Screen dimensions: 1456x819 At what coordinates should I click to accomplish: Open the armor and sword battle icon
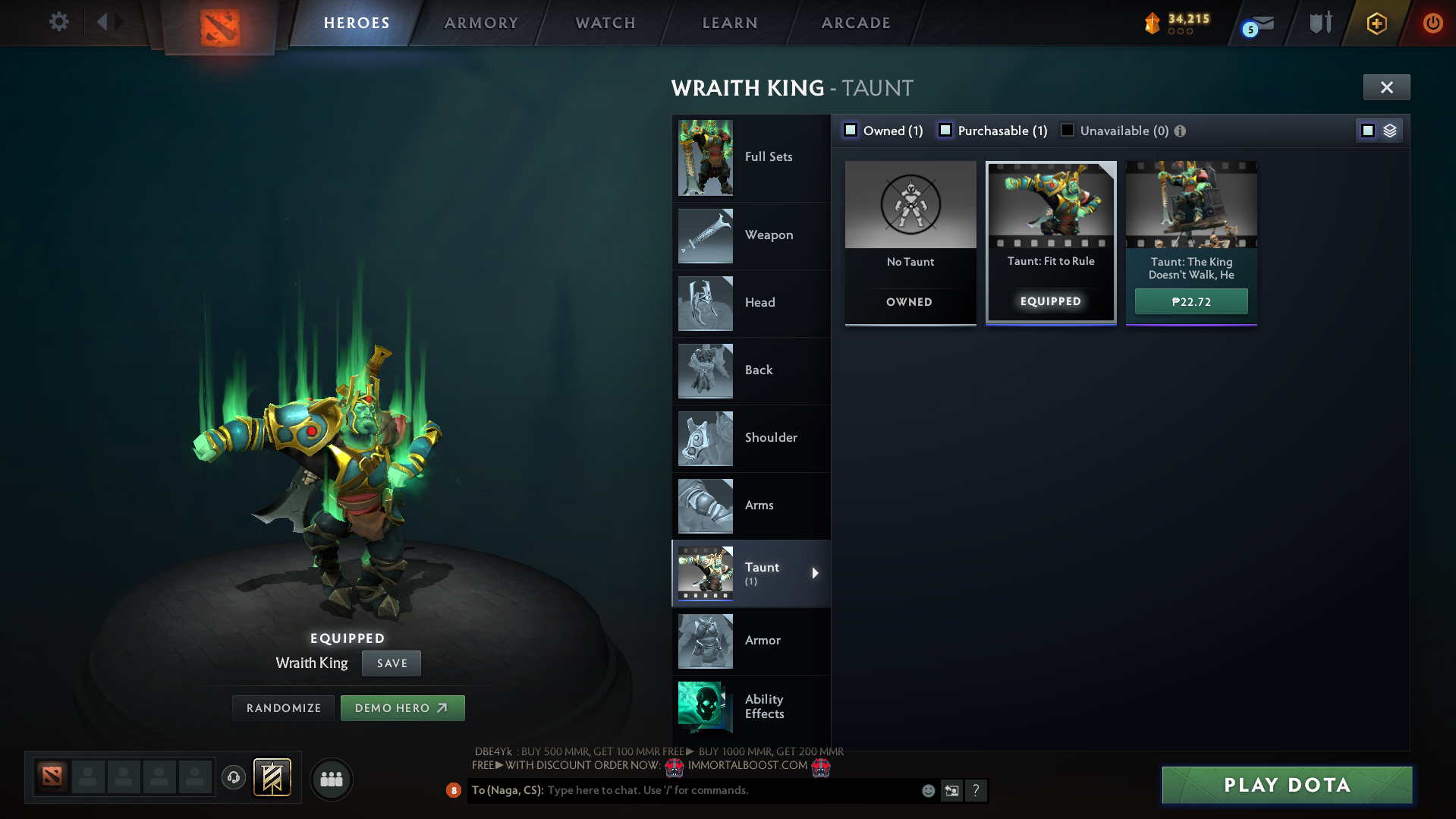coord(1319,23)
